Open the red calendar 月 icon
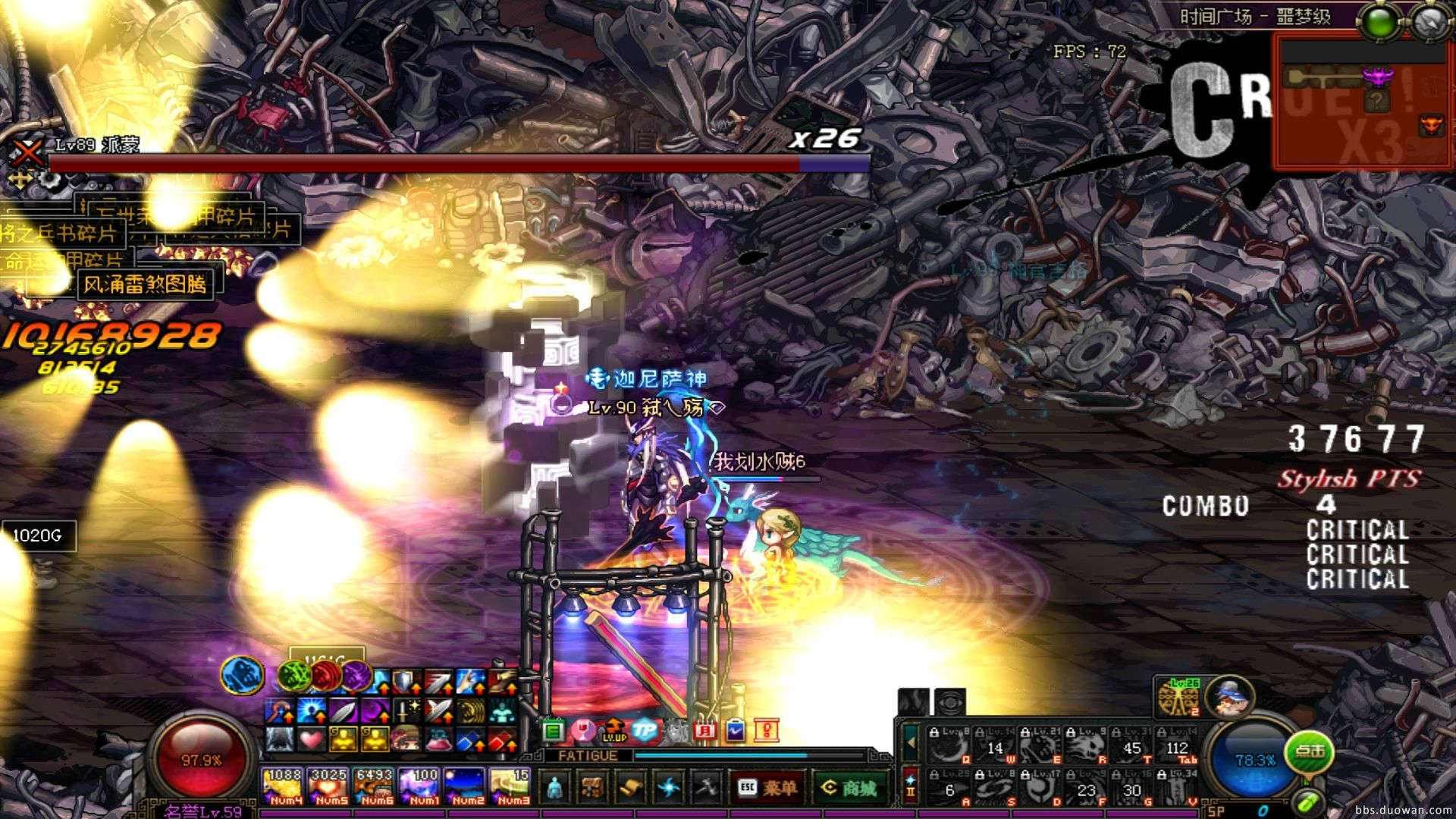 [x=704, y=730]
